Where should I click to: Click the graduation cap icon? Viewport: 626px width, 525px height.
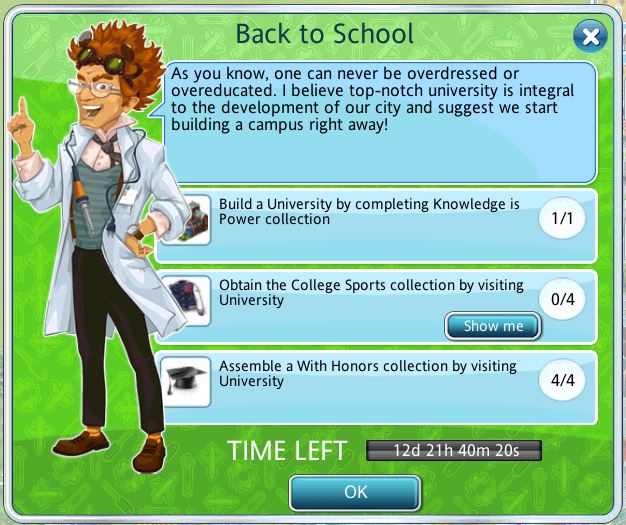[x=187, y=381]
